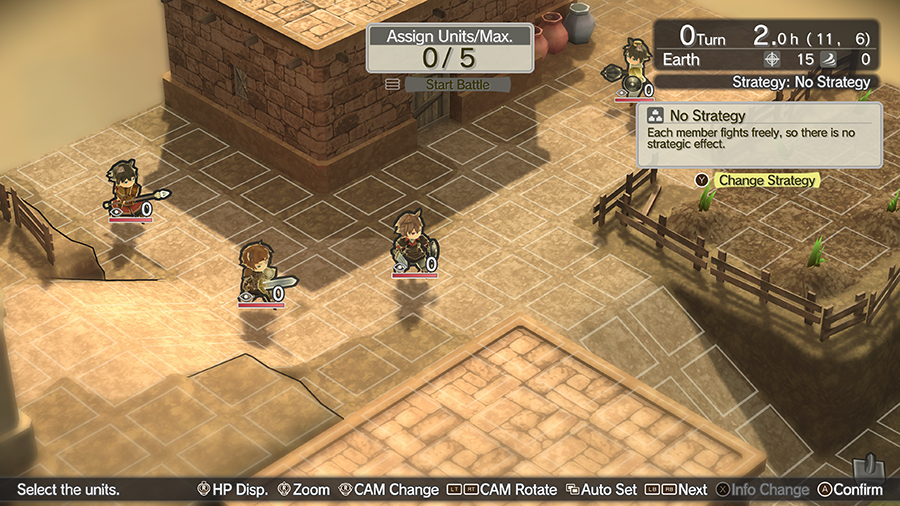Pick the shield-bearing unit in the middle
The height and width of the screenshot is (506, 900).
point(411,242)
